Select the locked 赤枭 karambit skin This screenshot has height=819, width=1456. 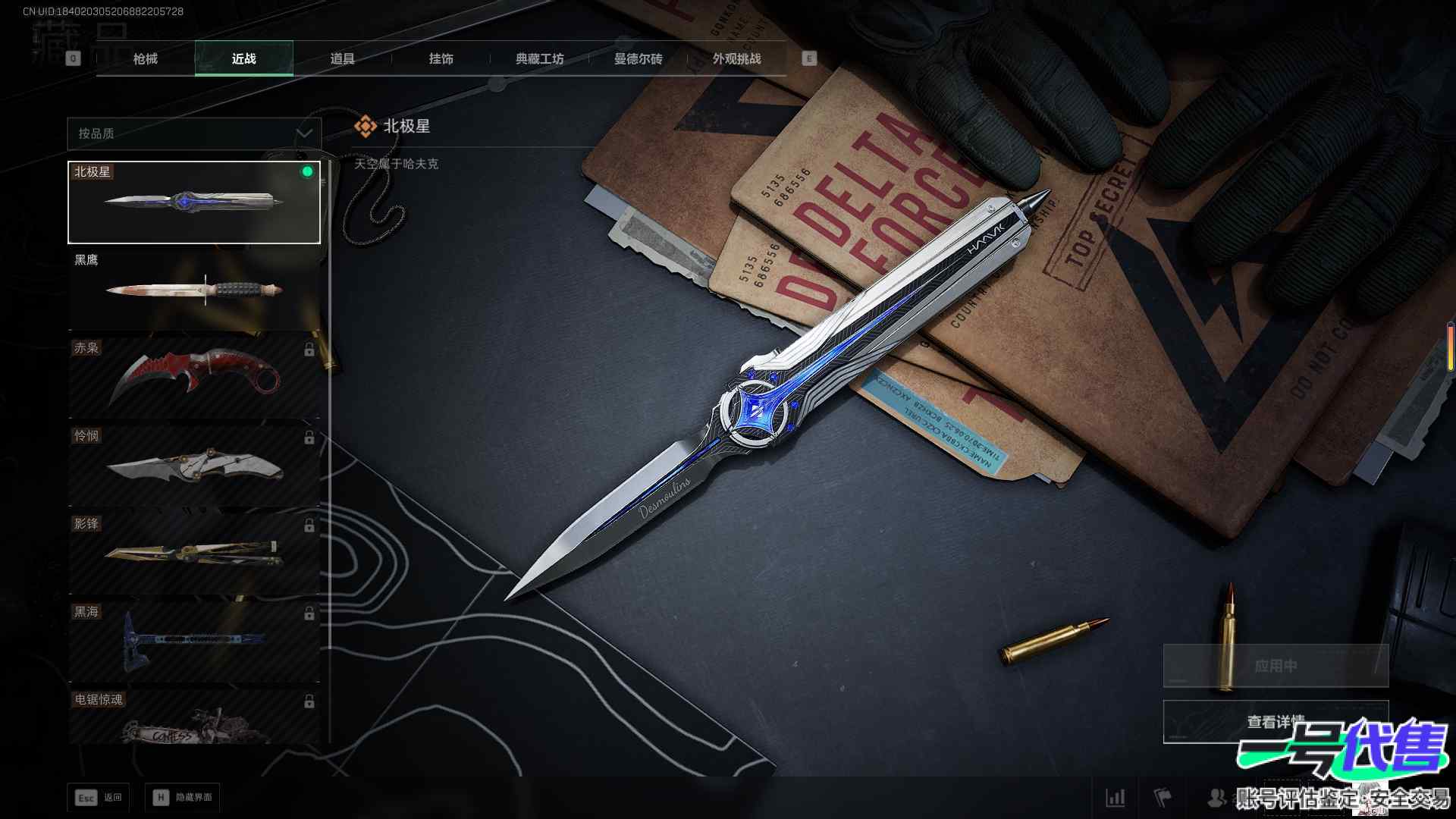194,378
